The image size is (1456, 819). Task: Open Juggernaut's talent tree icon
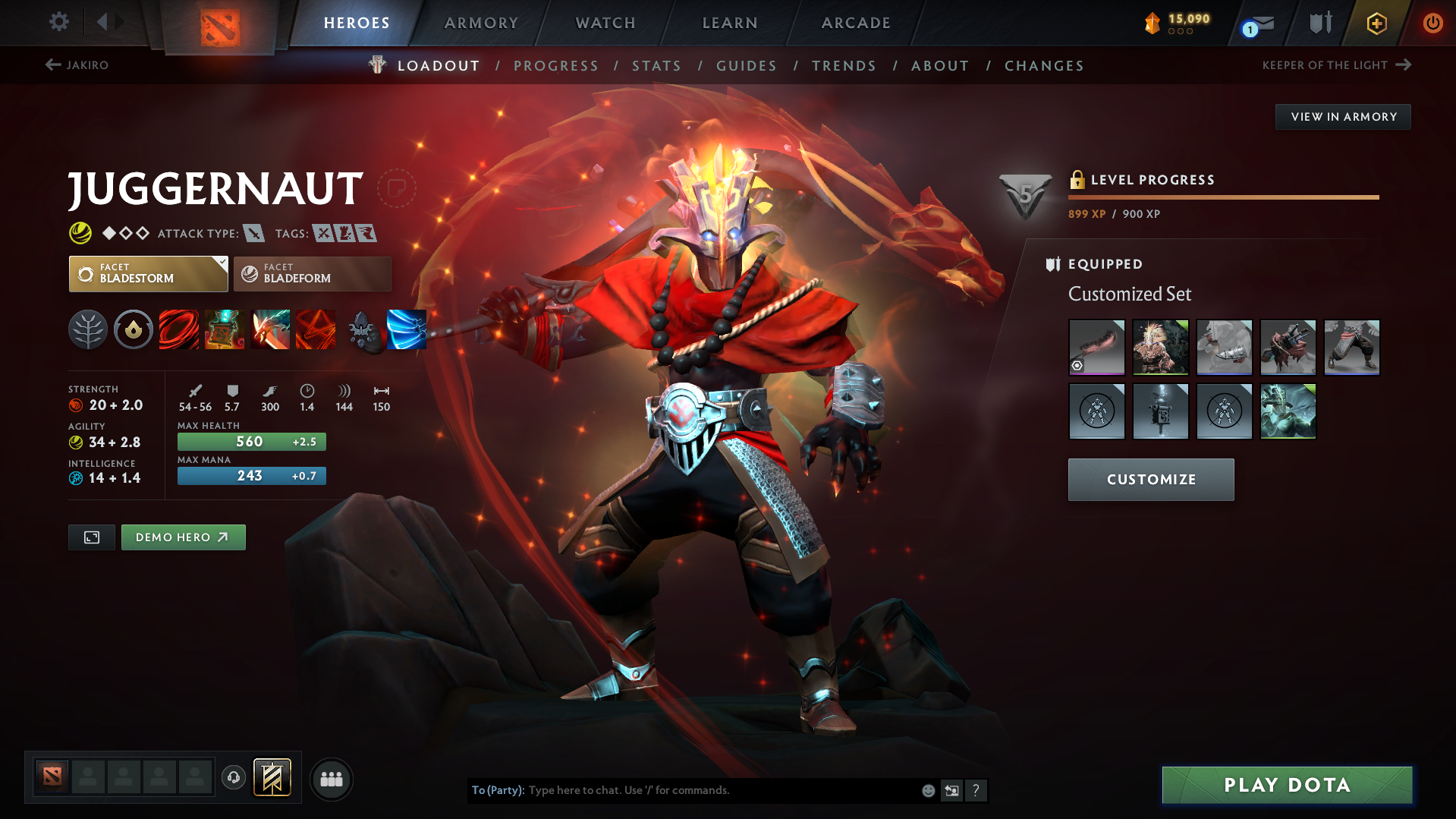tap(88, 329)
